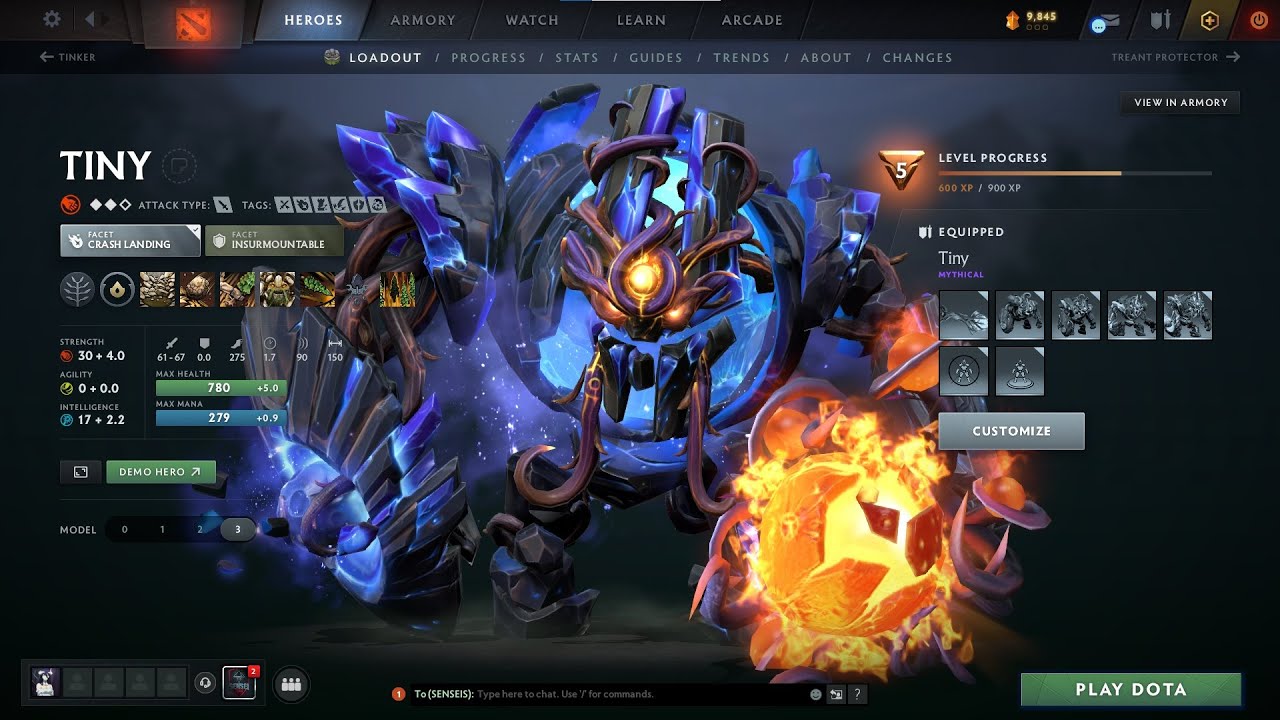This screenshot has height=720, width=1280.
Task: Go to the Learn tab
Action: [x=641, y=20]
